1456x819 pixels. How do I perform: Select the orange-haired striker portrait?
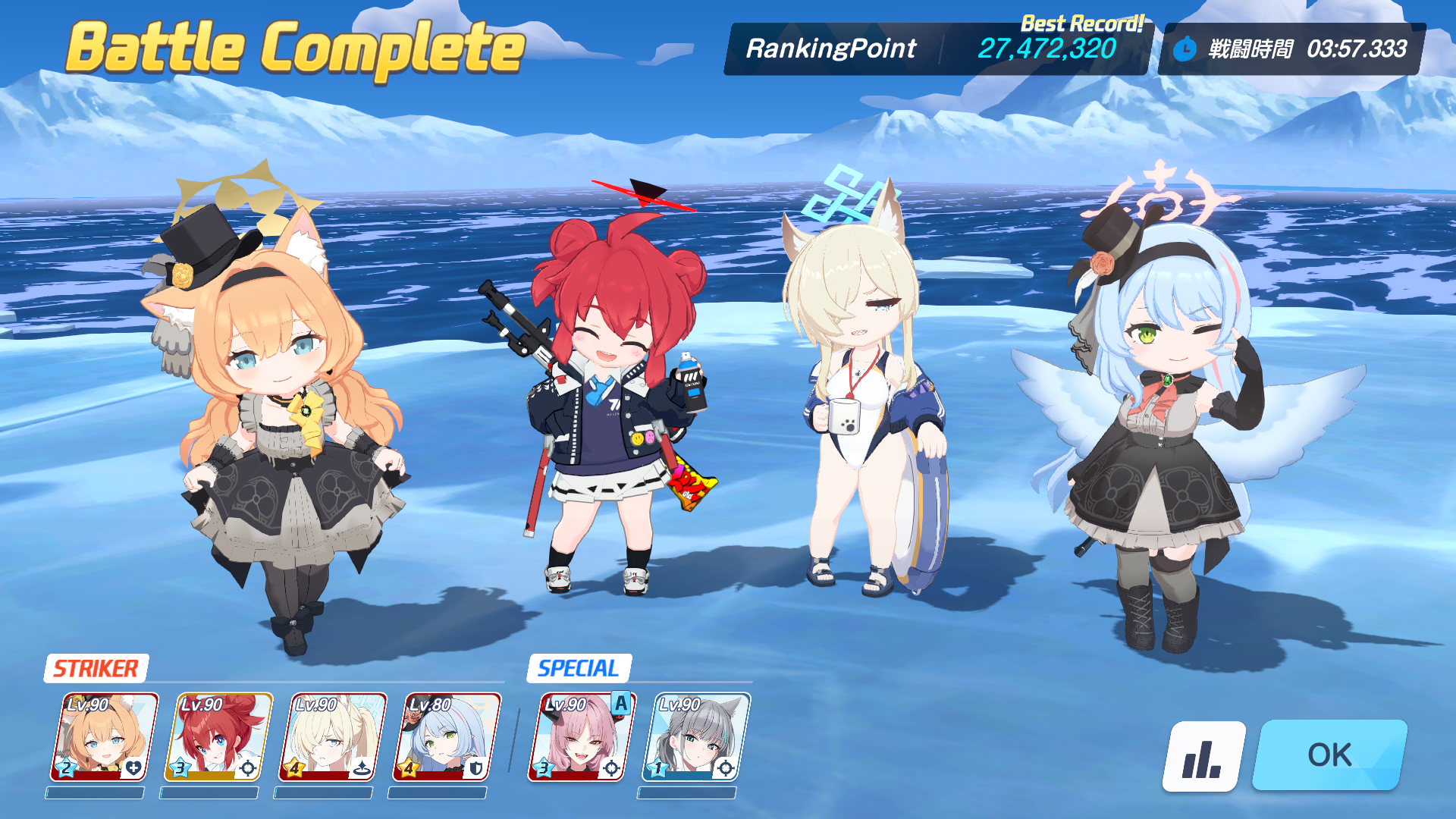tap(104, 737)
